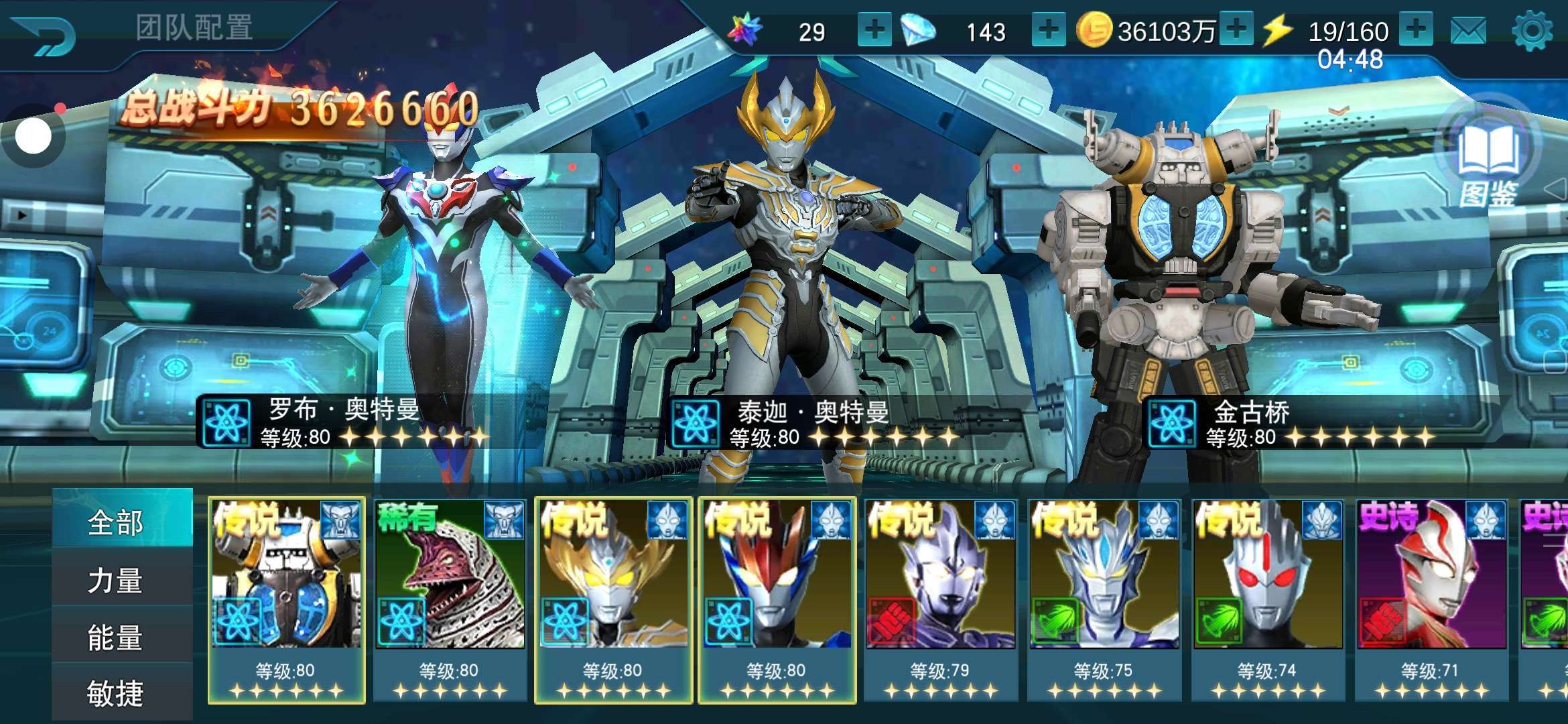Filter heroes by 力量 type

[x=115, y=580]
